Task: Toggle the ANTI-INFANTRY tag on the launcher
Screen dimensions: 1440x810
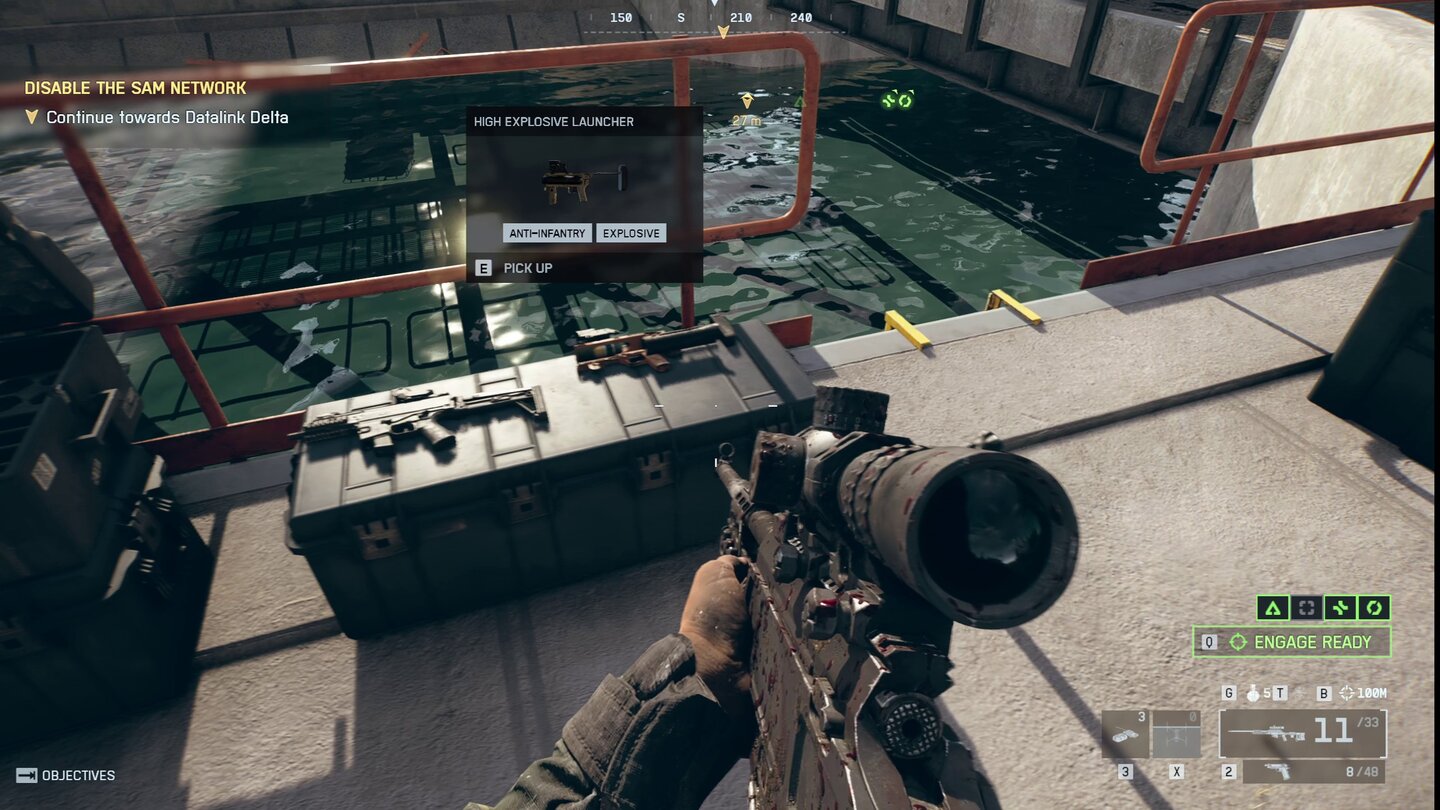Action: coord(545,232)
